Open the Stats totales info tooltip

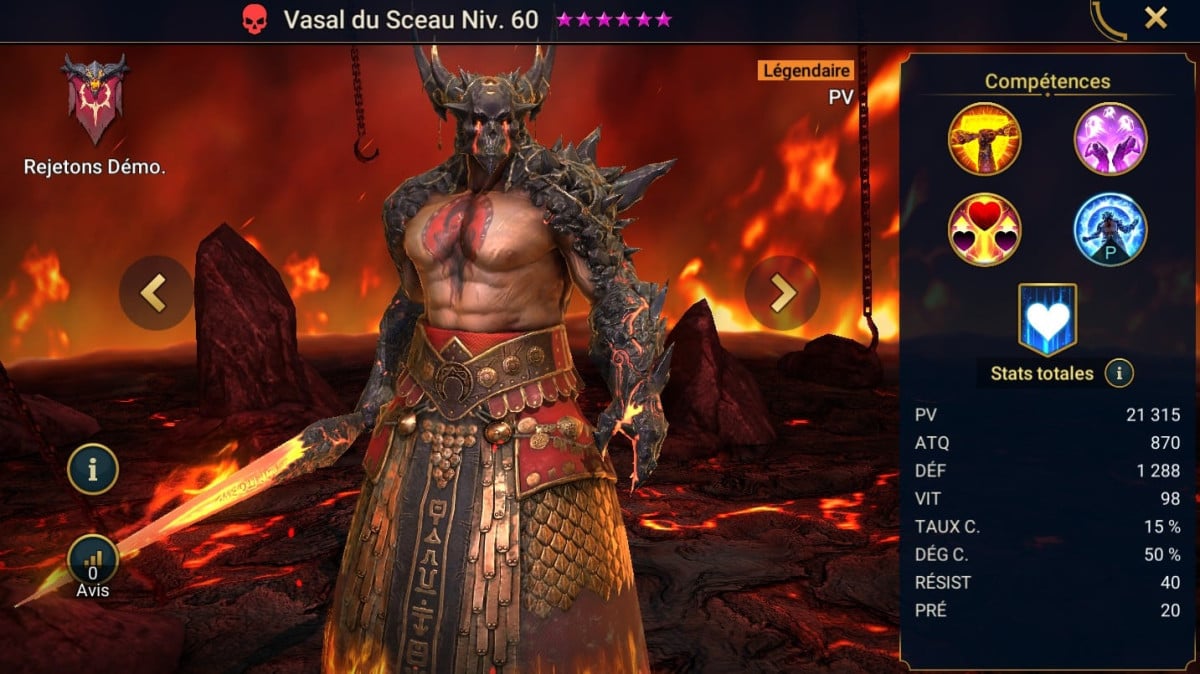[1118, 374]
